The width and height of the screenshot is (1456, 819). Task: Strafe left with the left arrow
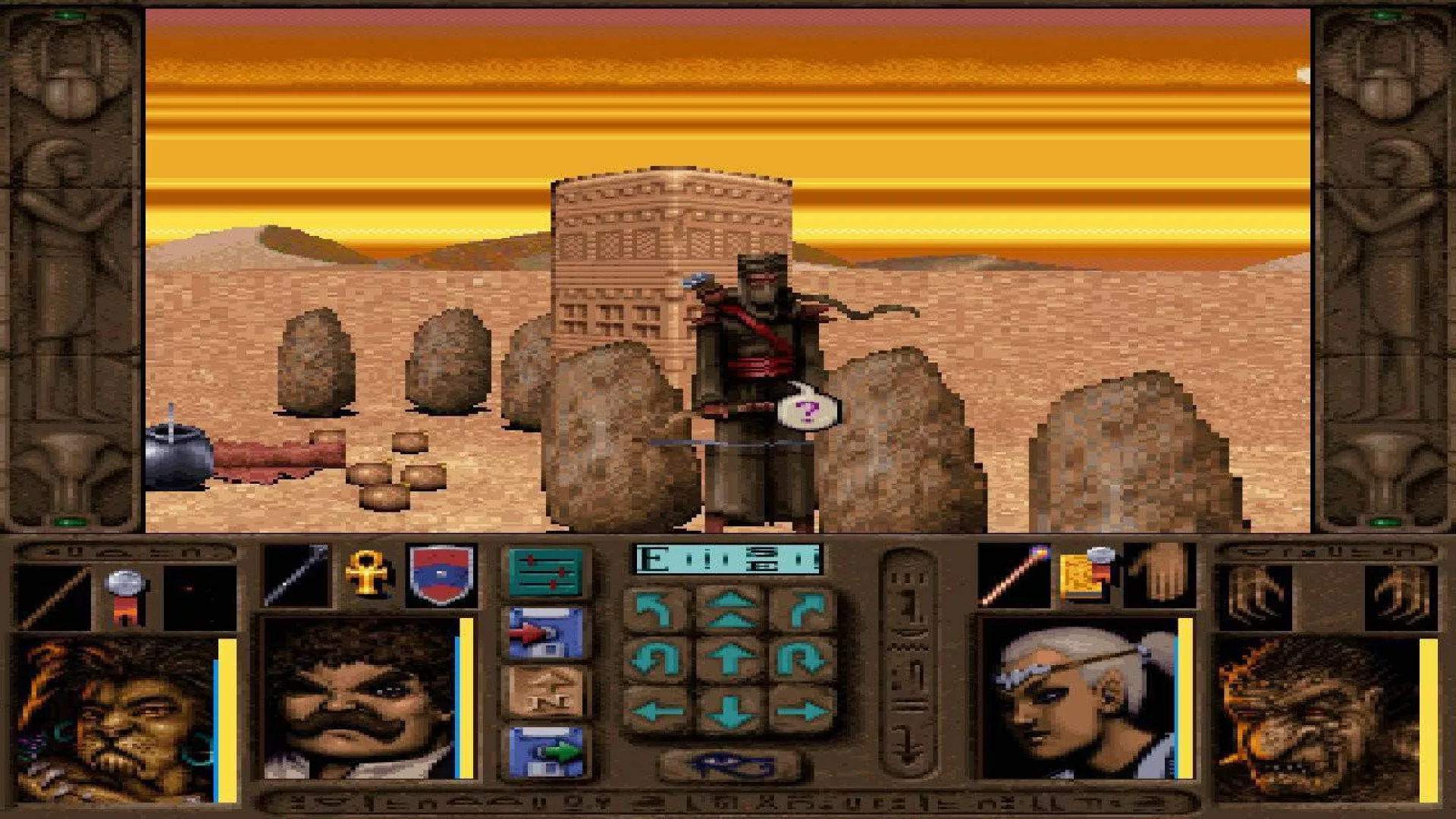click(x=657, y=711)
